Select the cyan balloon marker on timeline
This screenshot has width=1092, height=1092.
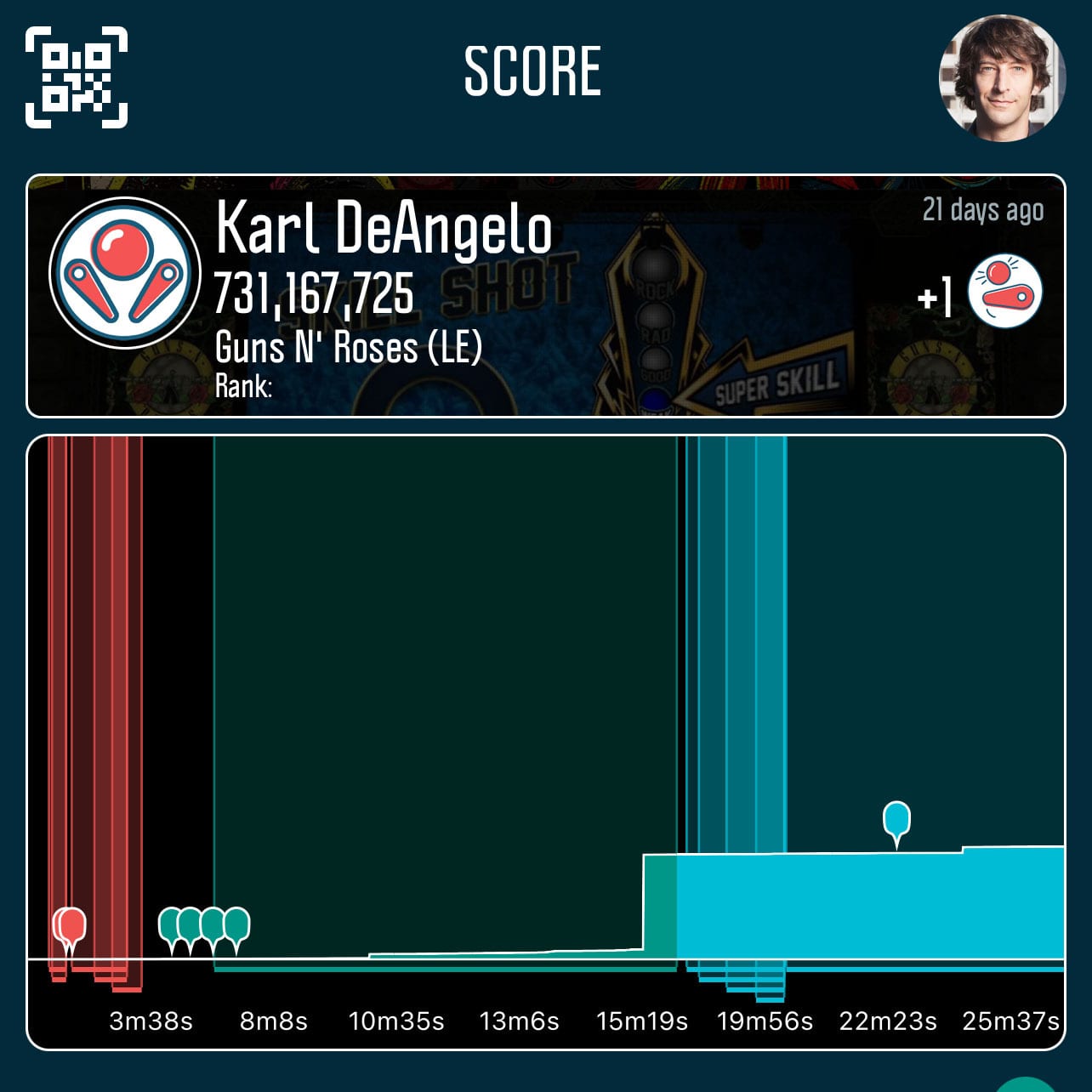(896, 822)
